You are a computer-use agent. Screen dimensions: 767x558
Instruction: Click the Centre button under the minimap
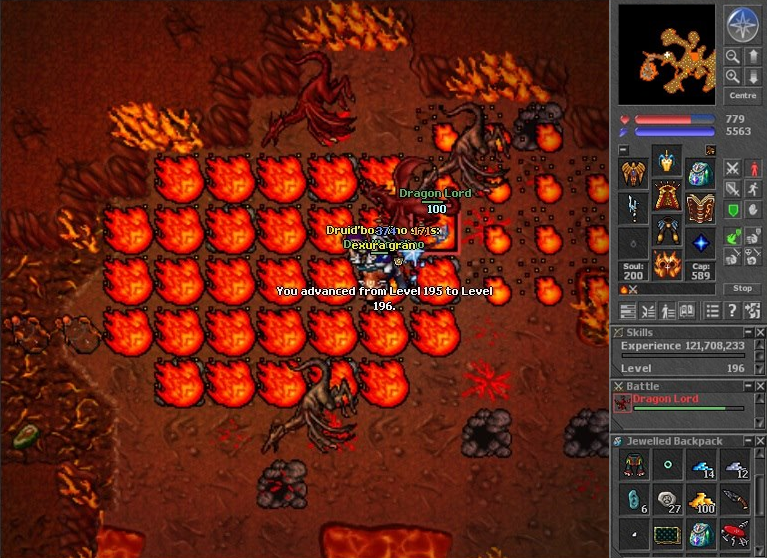pyautogui.click(x=743, y=96)
